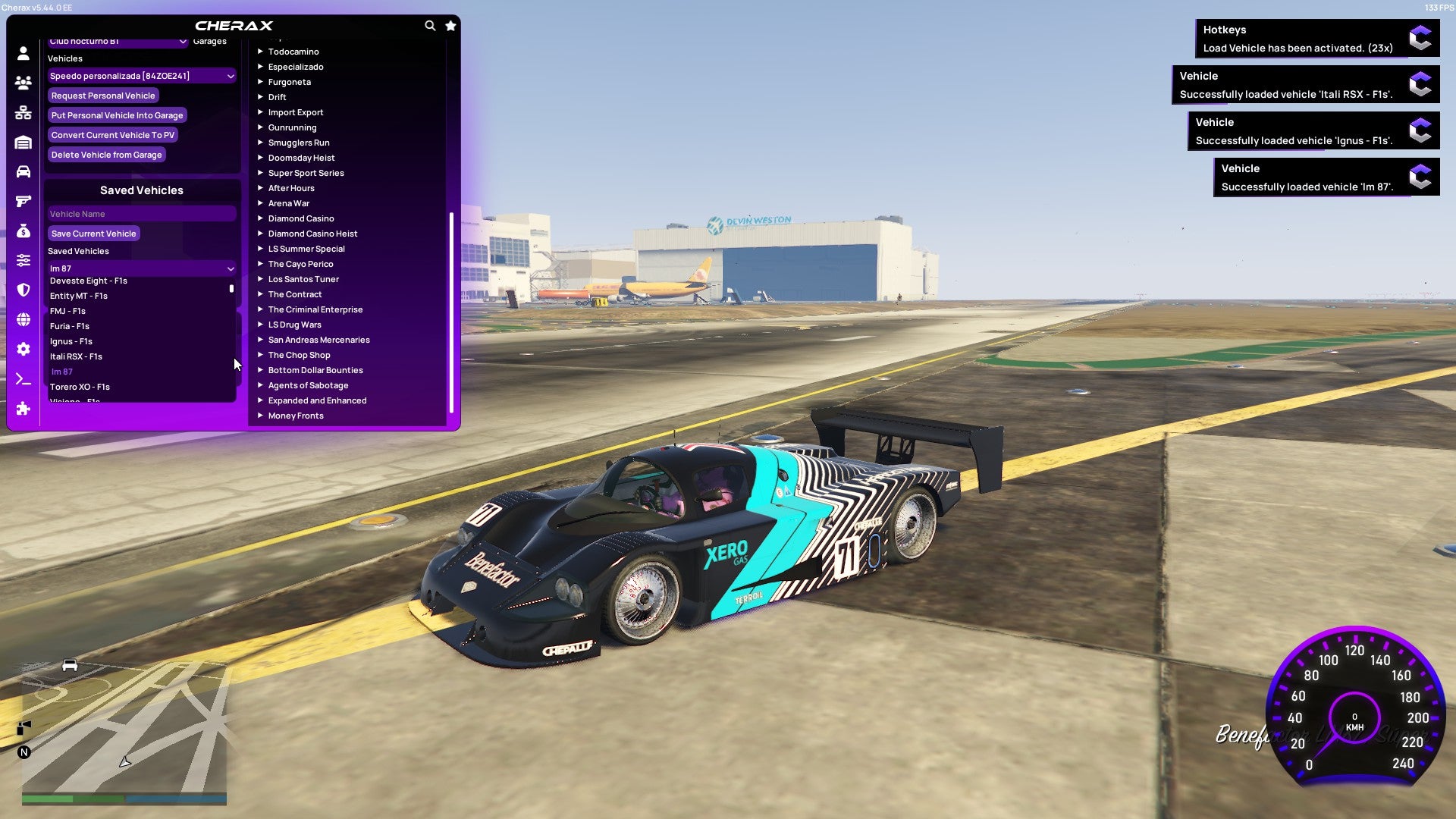Click the garage icon in the sidebar
This screenshot has height=819, width=1456.
tap(23, 142)
